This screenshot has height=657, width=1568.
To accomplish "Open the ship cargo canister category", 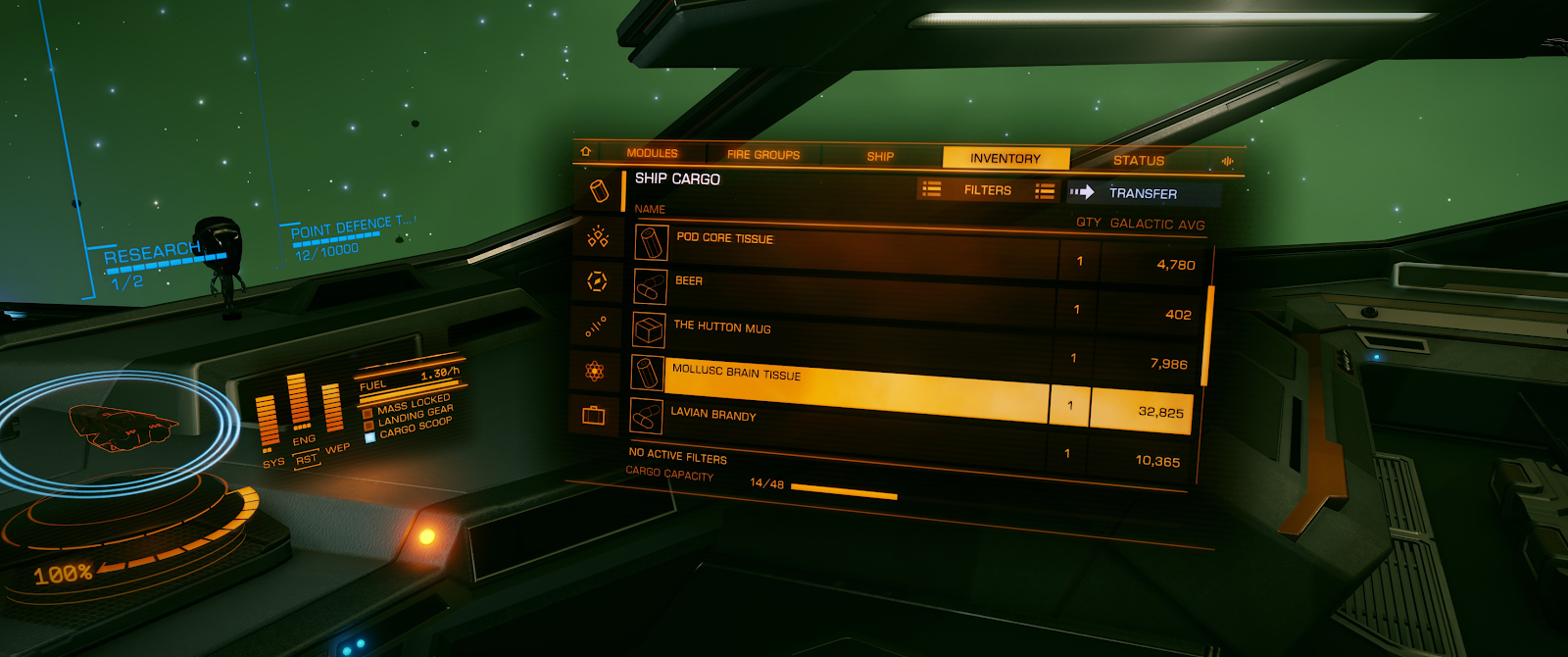I will click(598, 190).
